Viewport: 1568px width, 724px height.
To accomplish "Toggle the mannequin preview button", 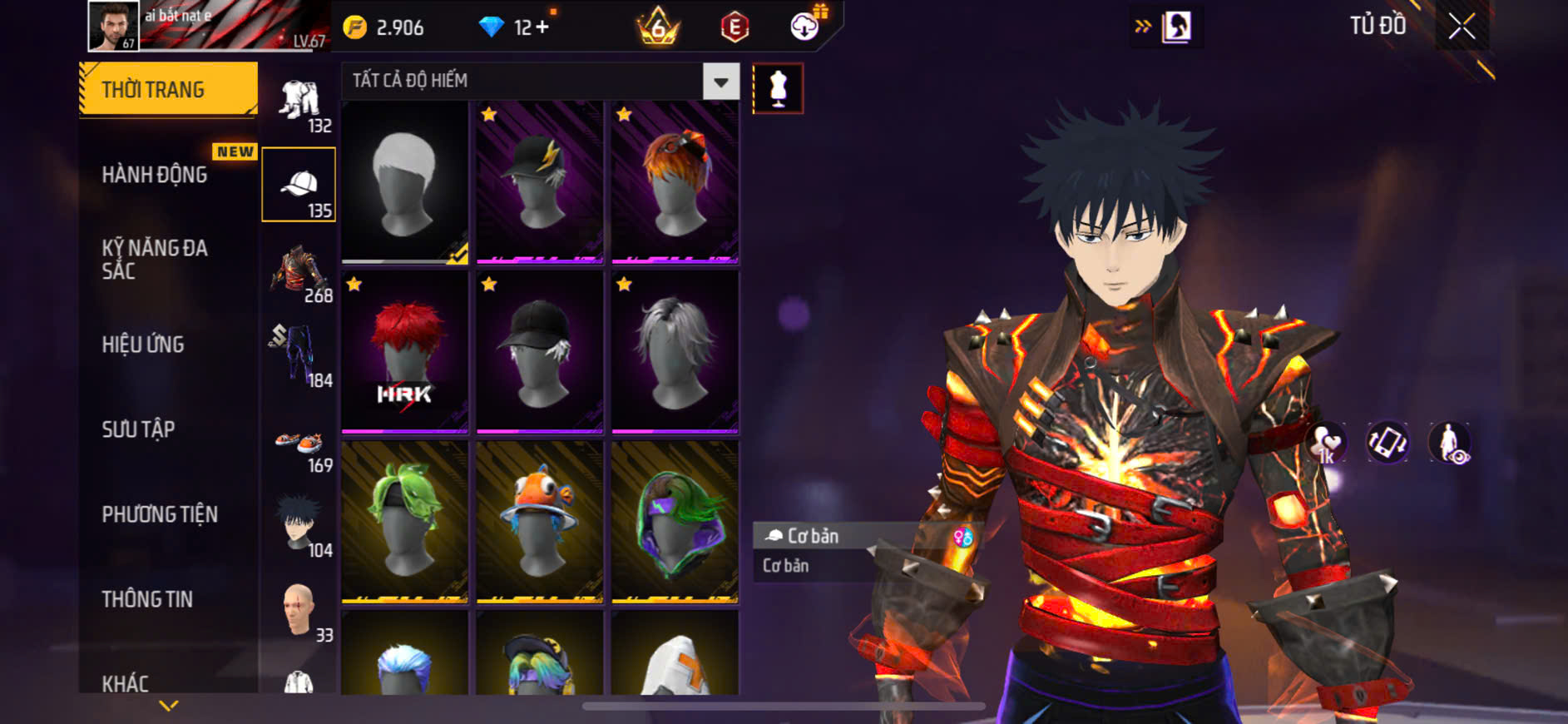I will pyautogui.click(x=778, y=88).
